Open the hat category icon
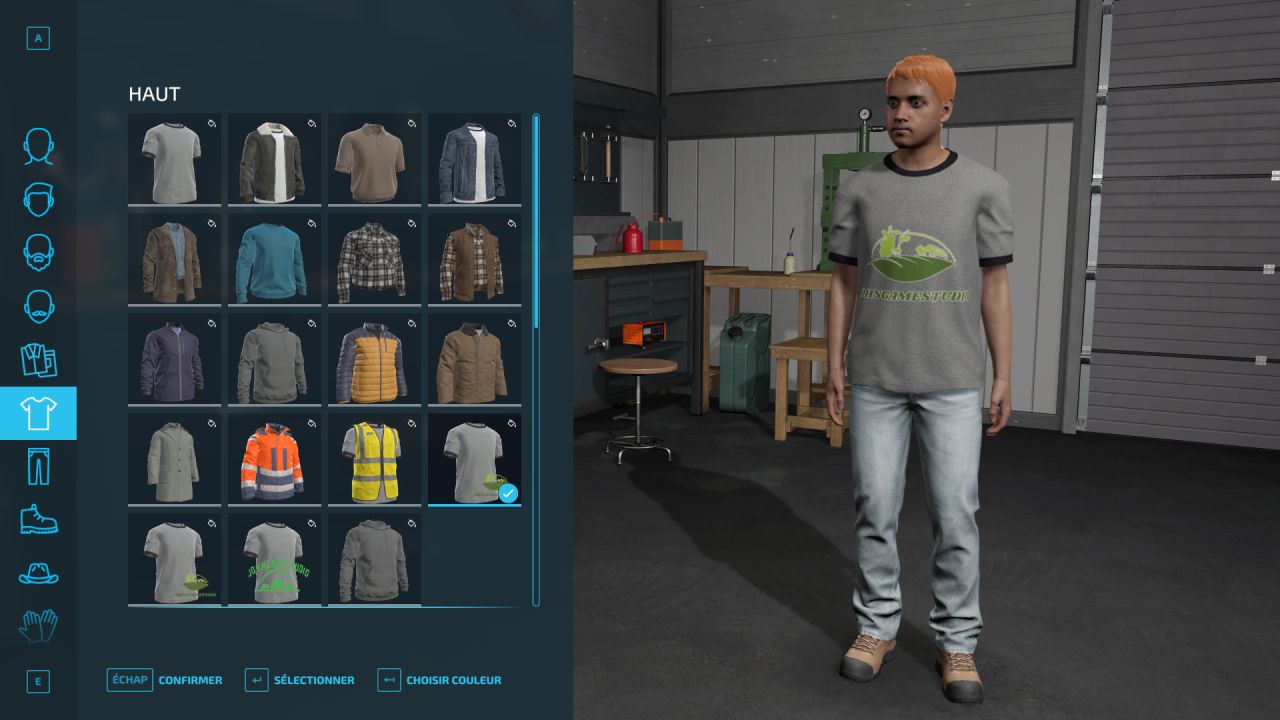The image size is (1280, 720). click(x=37, y=574)
